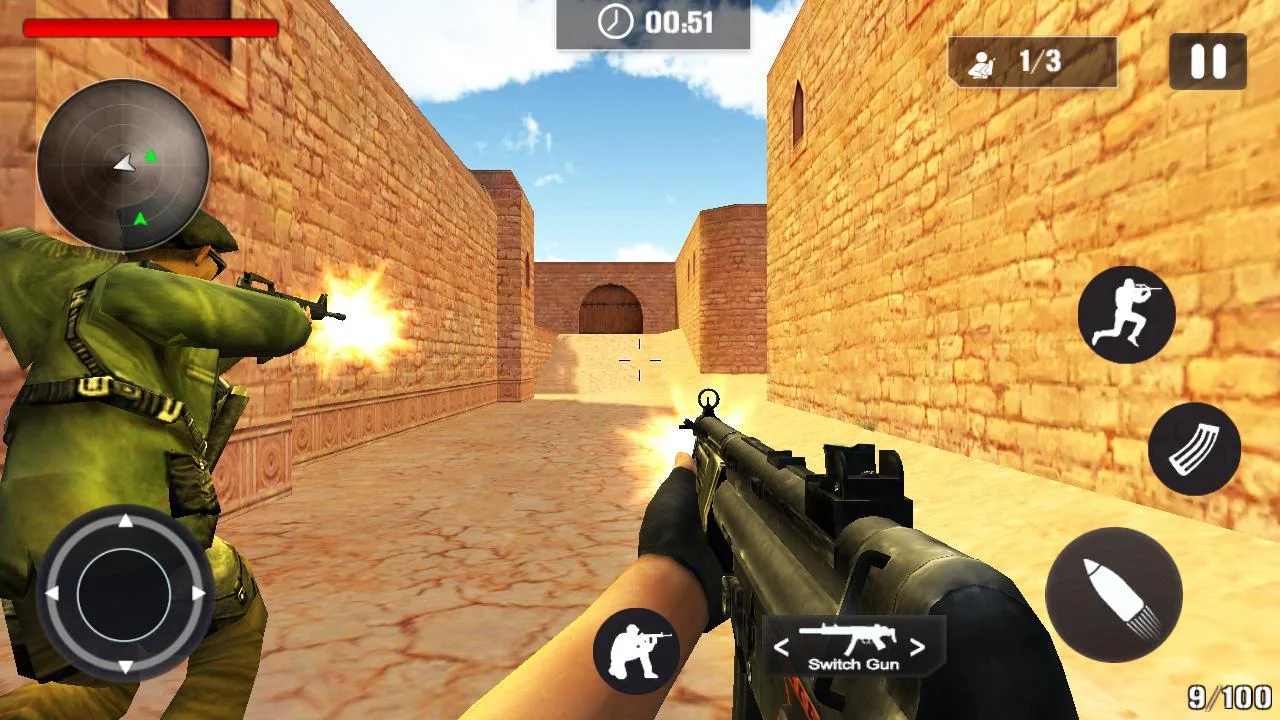Tap the shooting soldier fire icon
This screenshot has width=1280, height=720.
(639, 651)
